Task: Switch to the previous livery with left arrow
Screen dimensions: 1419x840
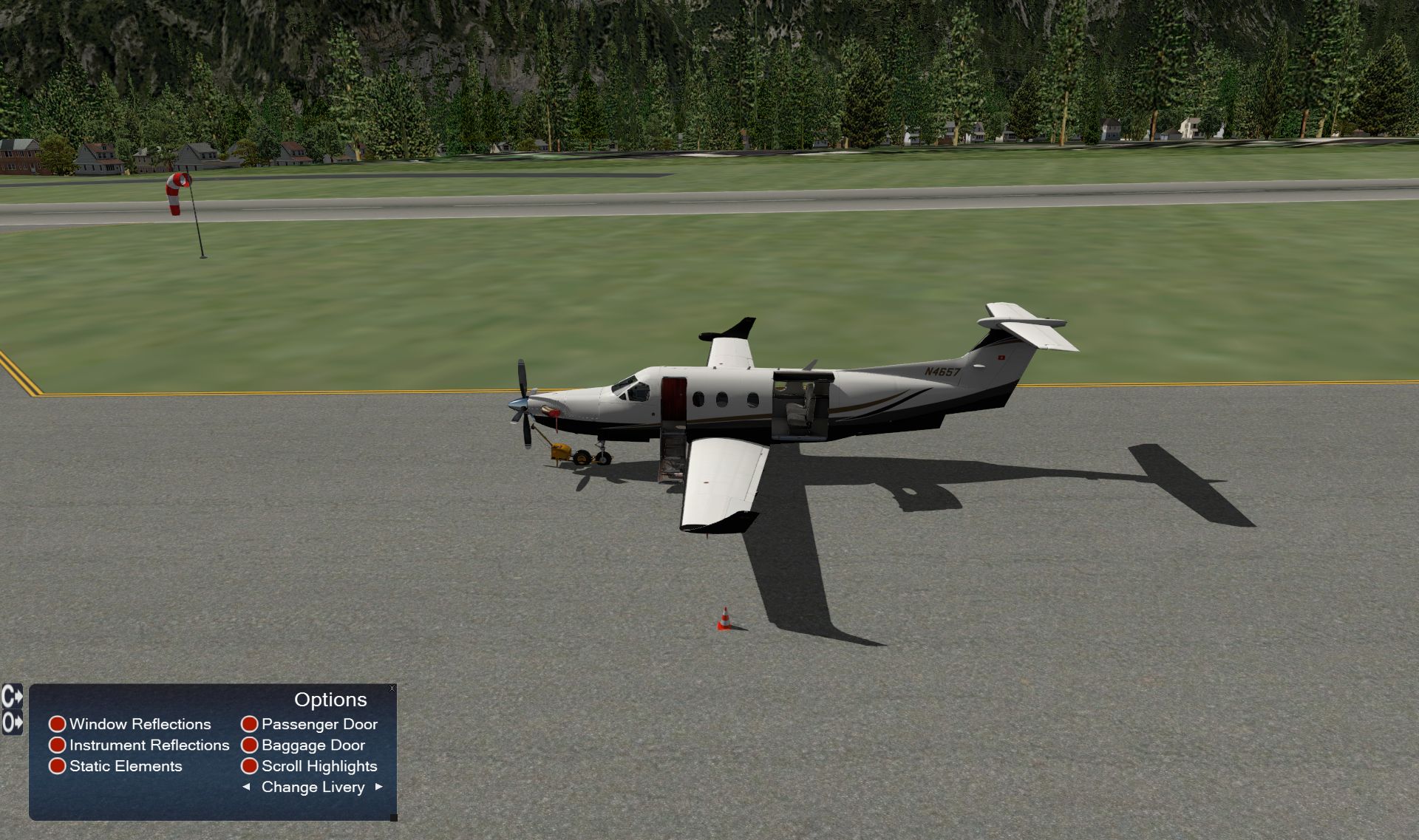Action: 246,787
